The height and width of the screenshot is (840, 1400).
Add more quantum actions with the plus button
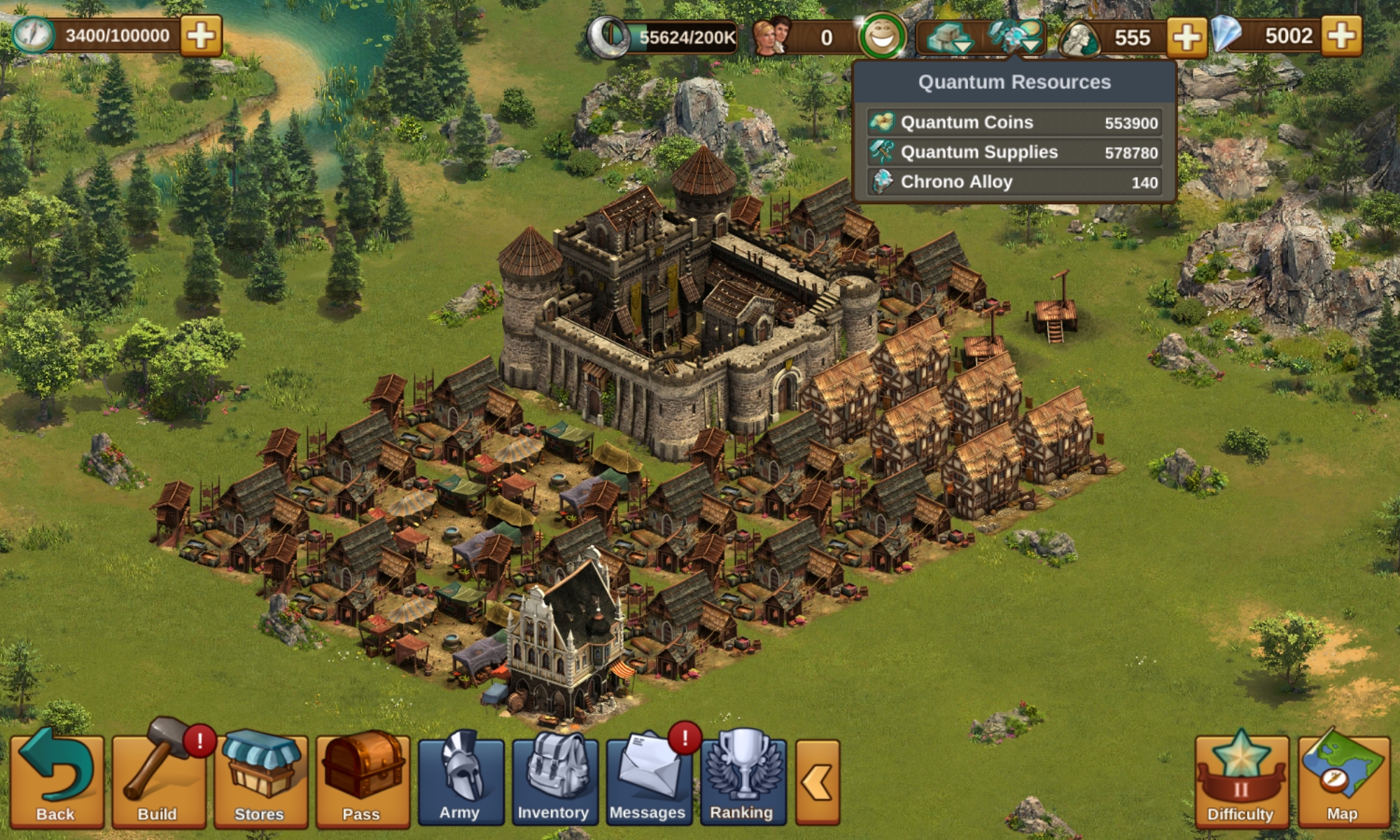[201, 36]
